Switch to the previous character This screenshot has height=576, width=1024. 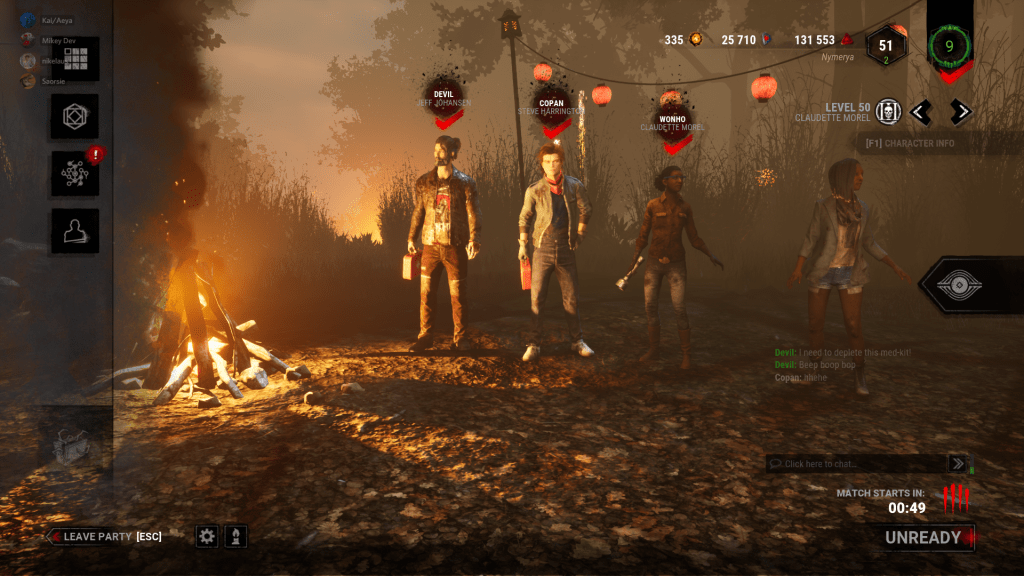(x=920, y=112)
